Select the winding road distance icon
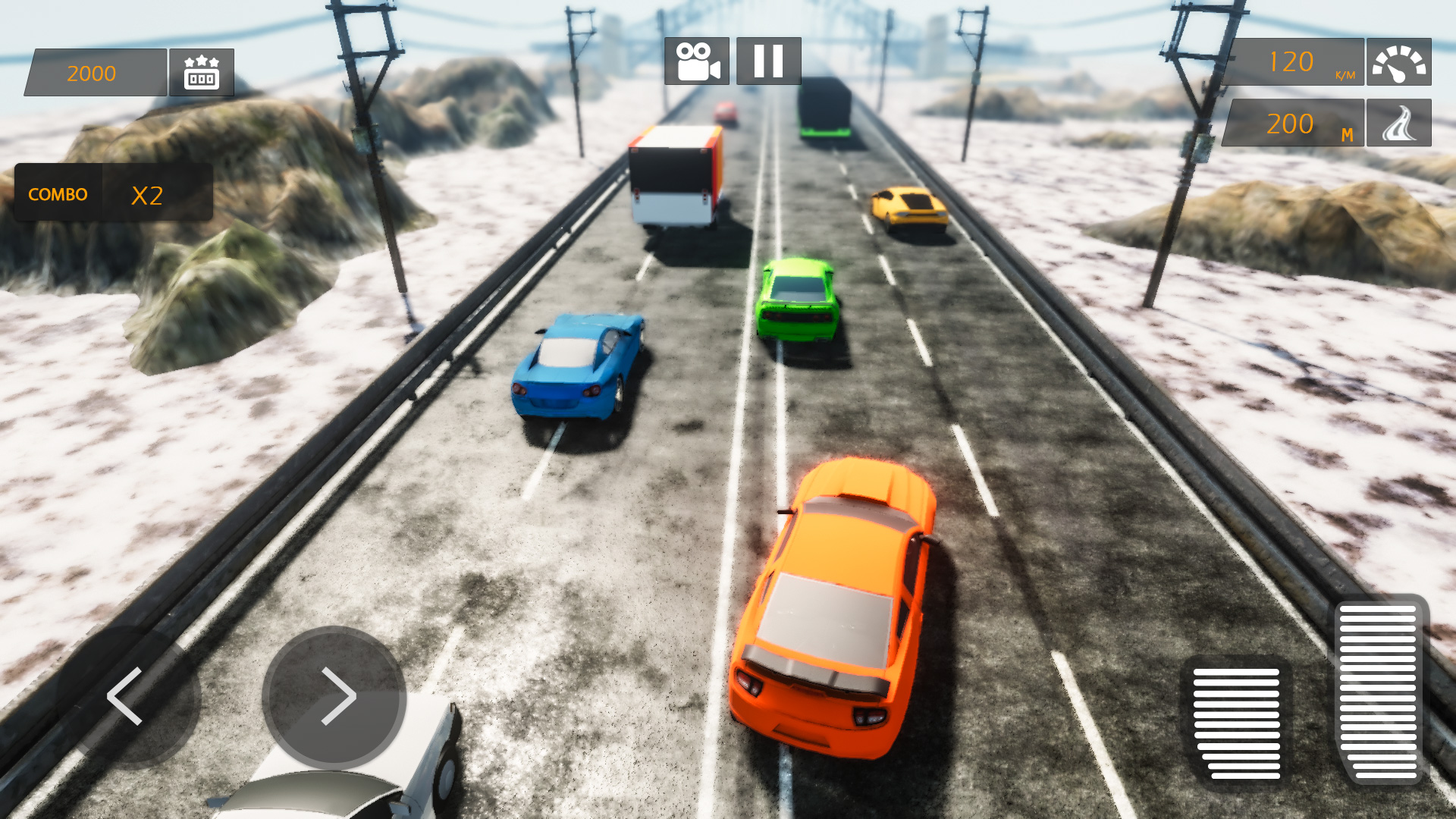Image resolution: width=1456 pixels, height=819 pixels. pyautogui.click(x=1399, y=123)
